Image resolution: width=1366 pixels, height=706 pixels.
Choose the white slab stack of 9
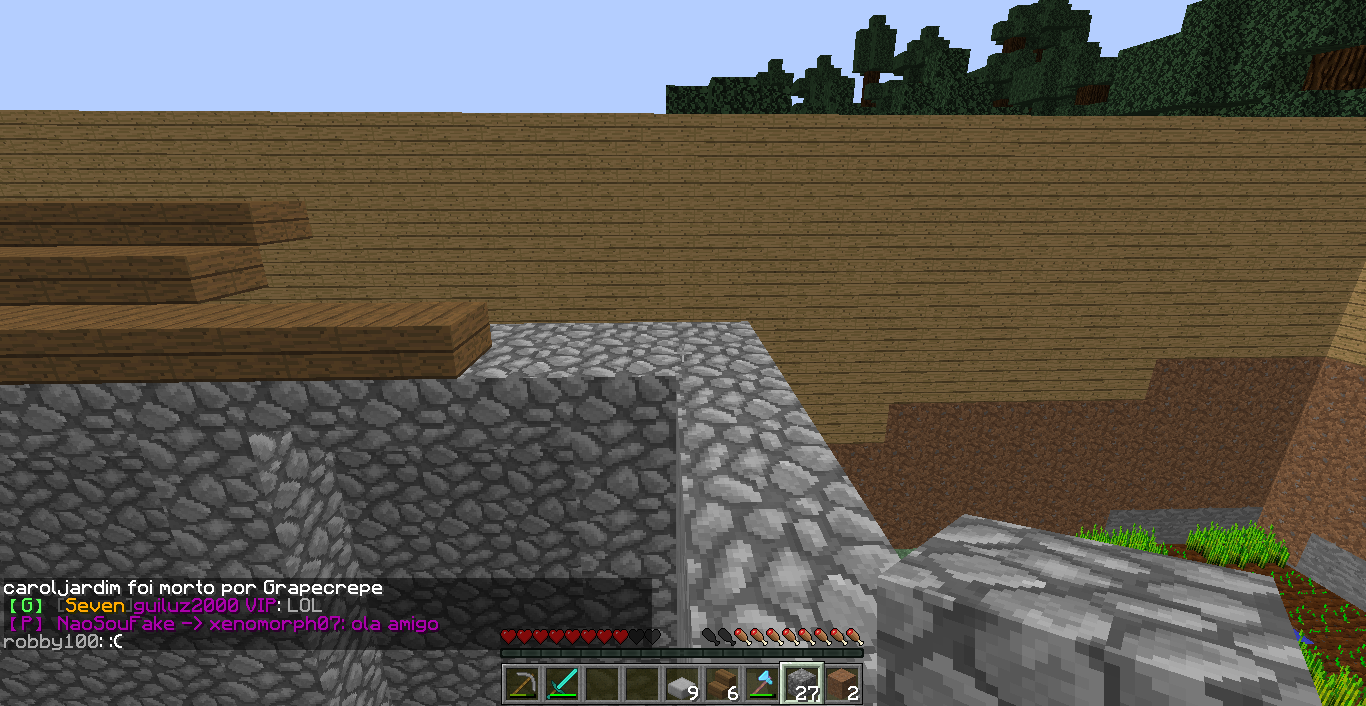[681, 684]
